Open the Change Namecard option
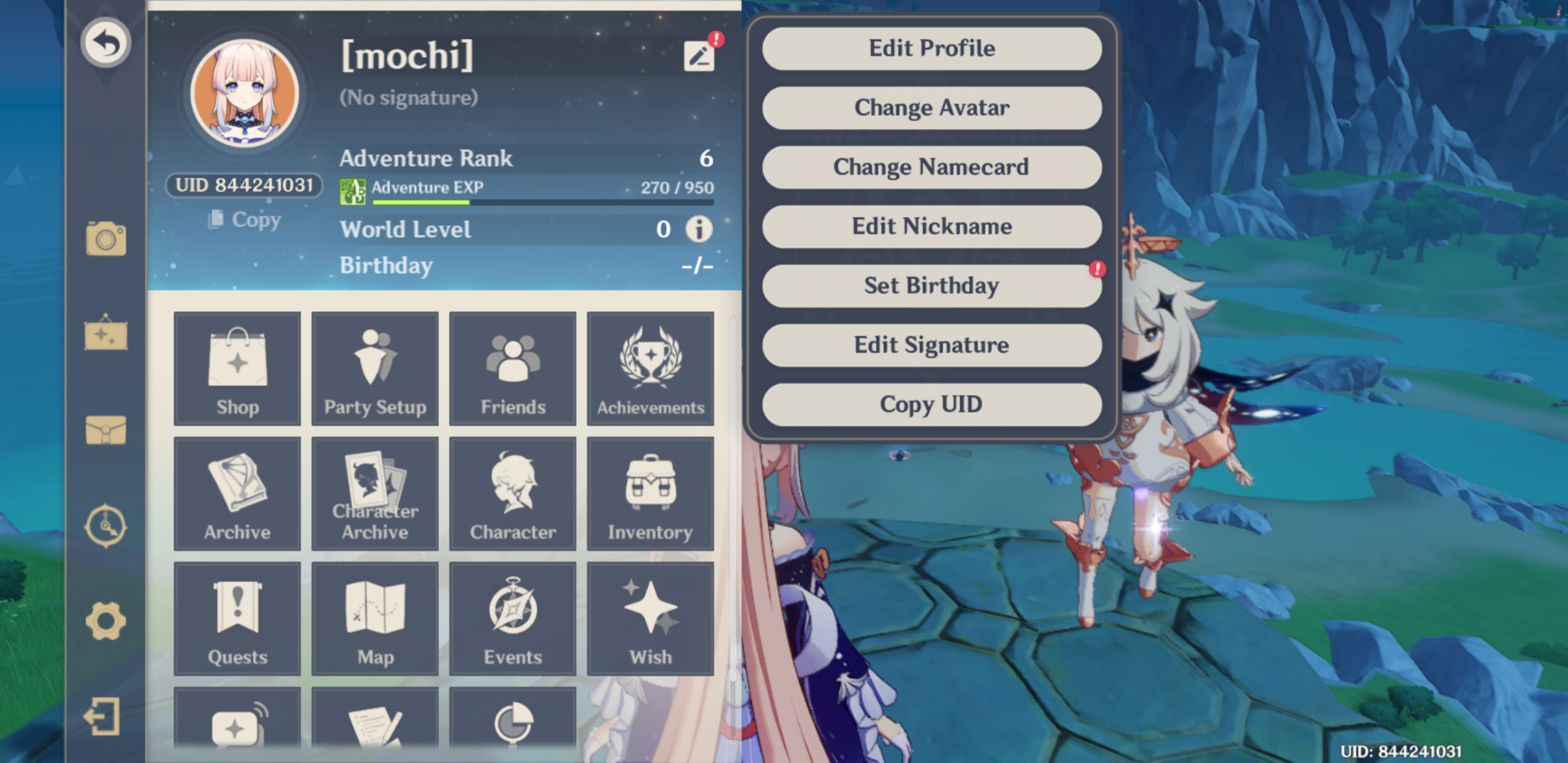 click(931, 166)
